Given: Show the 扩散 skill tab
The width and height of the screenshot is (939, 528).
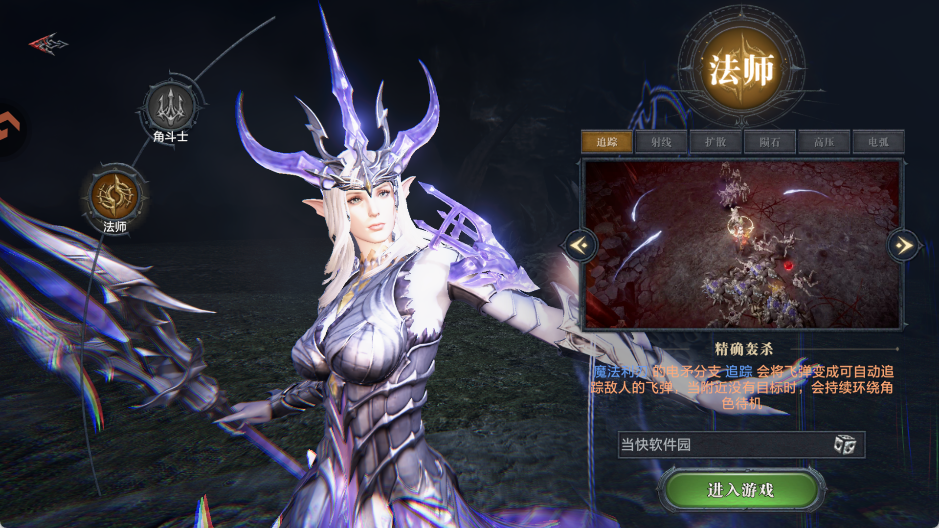Looking at the screenshot, I should pos(715,142).
